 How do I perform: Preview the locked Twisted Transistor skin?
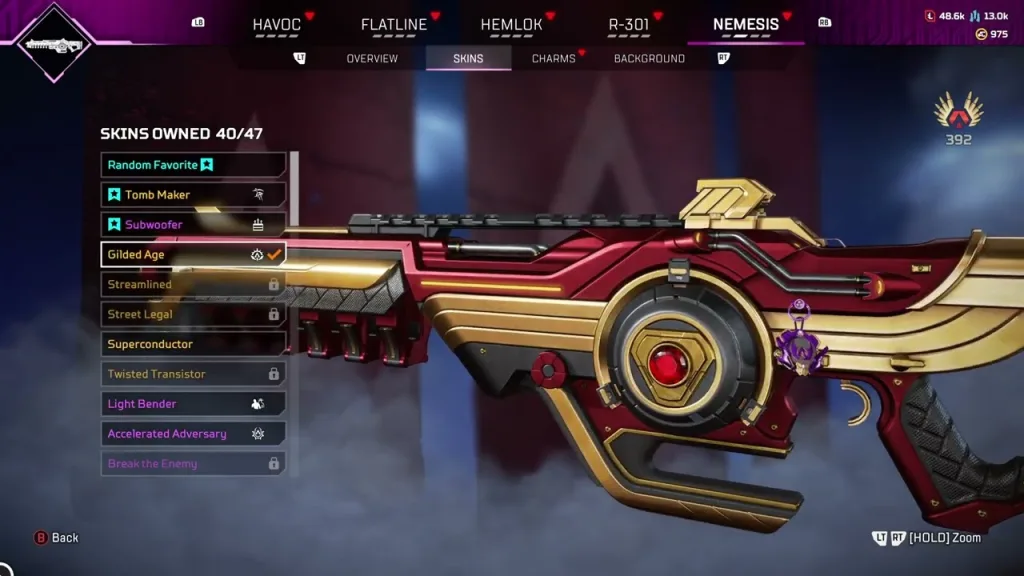point(193,374)
